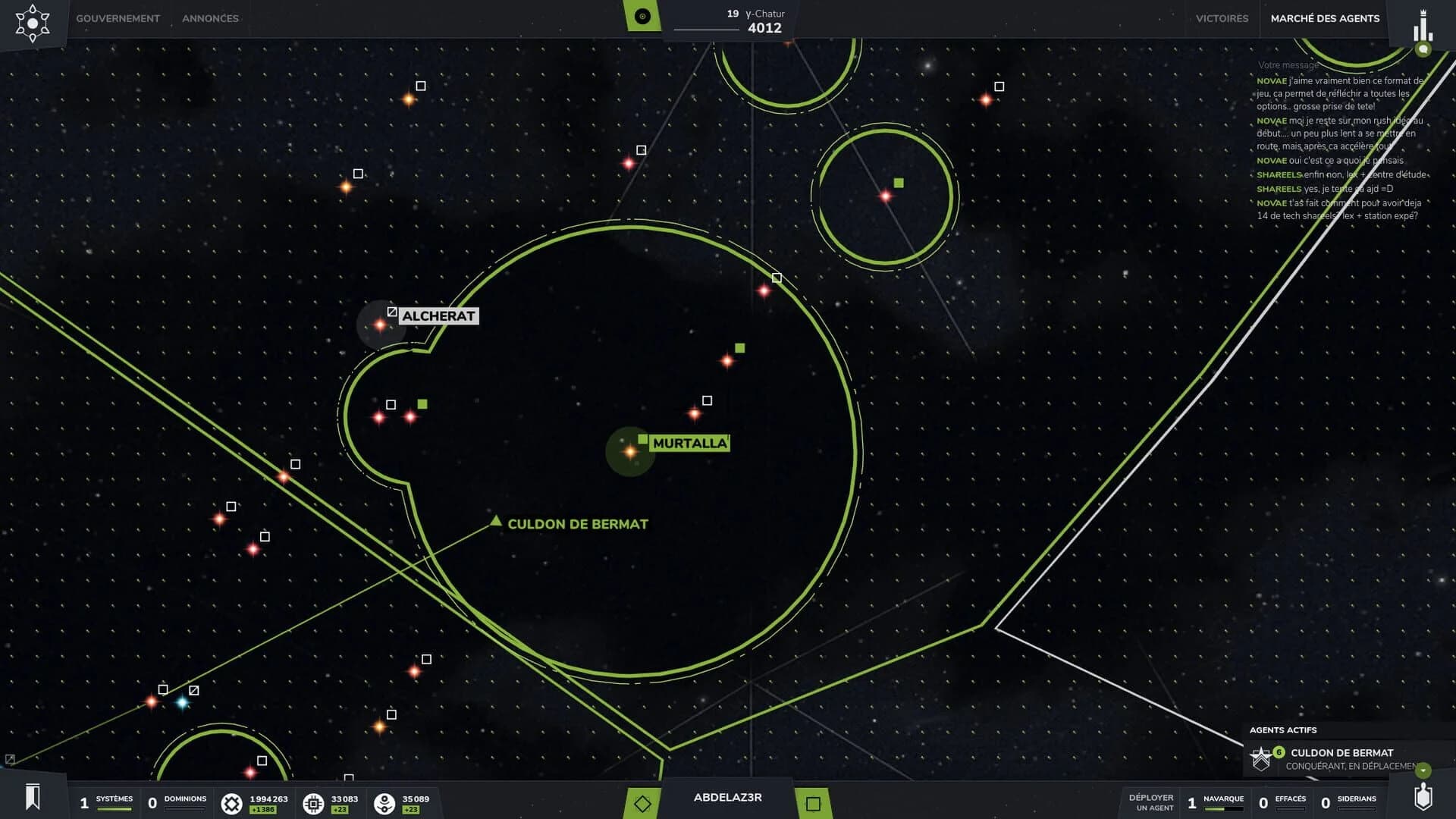Open the Annonces menu
Screen dimensions: 1456x819
coord(210,18)
